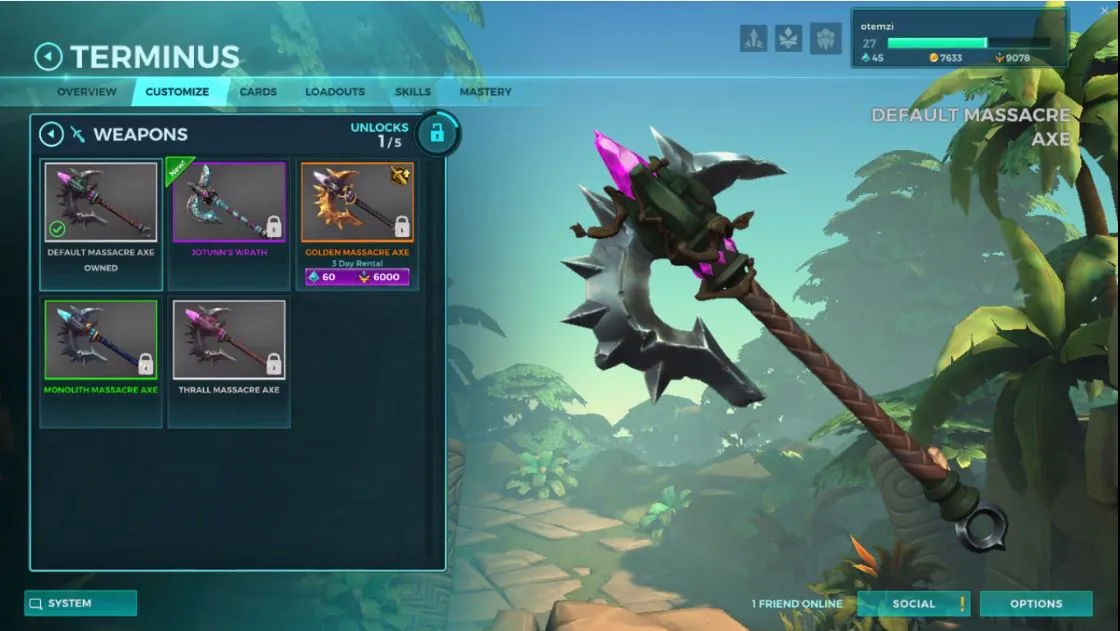The width and height of the screenshot is (1120, 631).
Task: Open the otemzi player profile panel
Action: tap(957, 38)
